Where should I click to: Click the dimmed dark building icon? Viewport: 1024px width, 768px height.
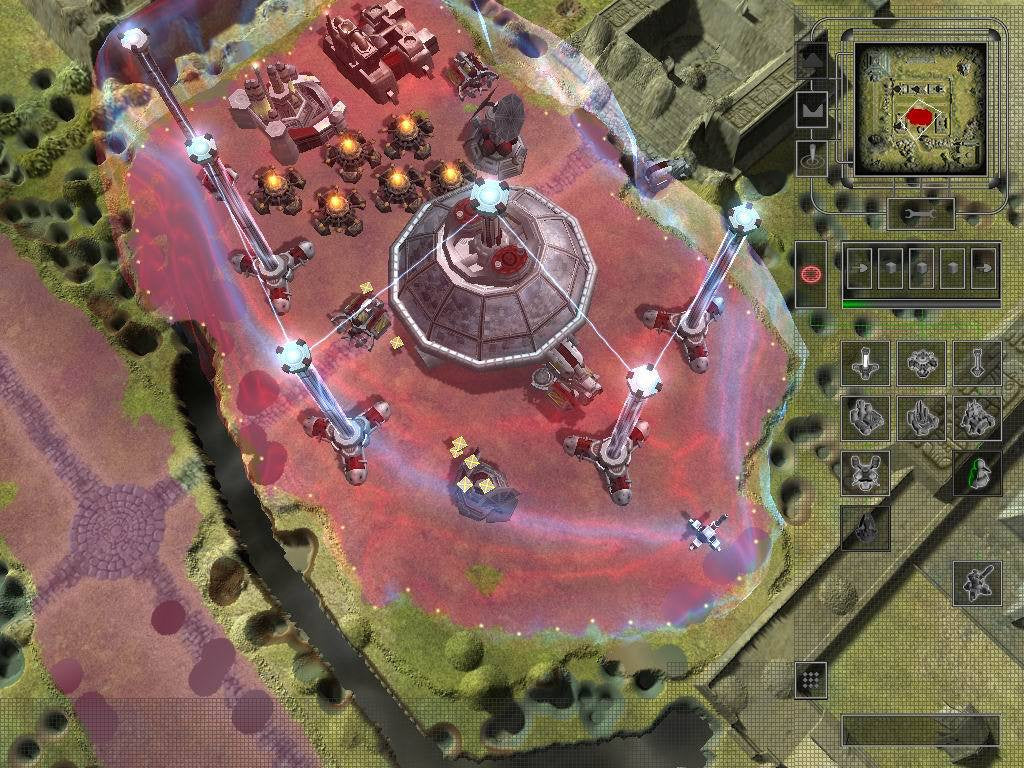(x=866, y=526)
